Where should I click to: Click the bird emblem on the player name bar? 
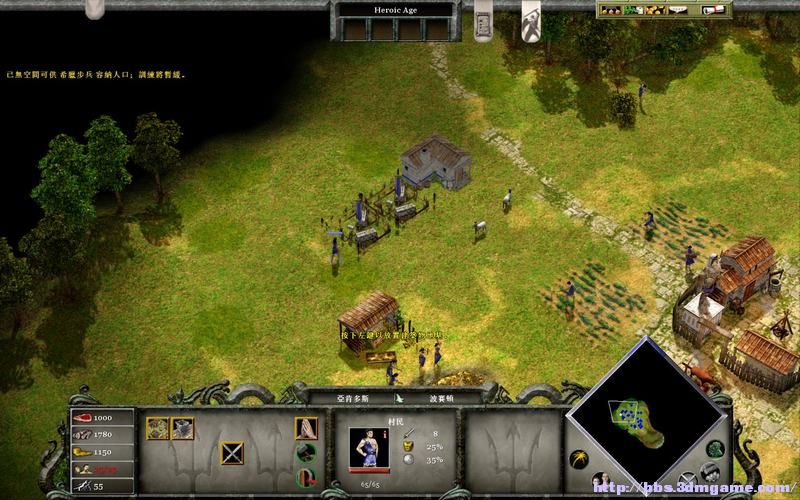pos(399,397)
